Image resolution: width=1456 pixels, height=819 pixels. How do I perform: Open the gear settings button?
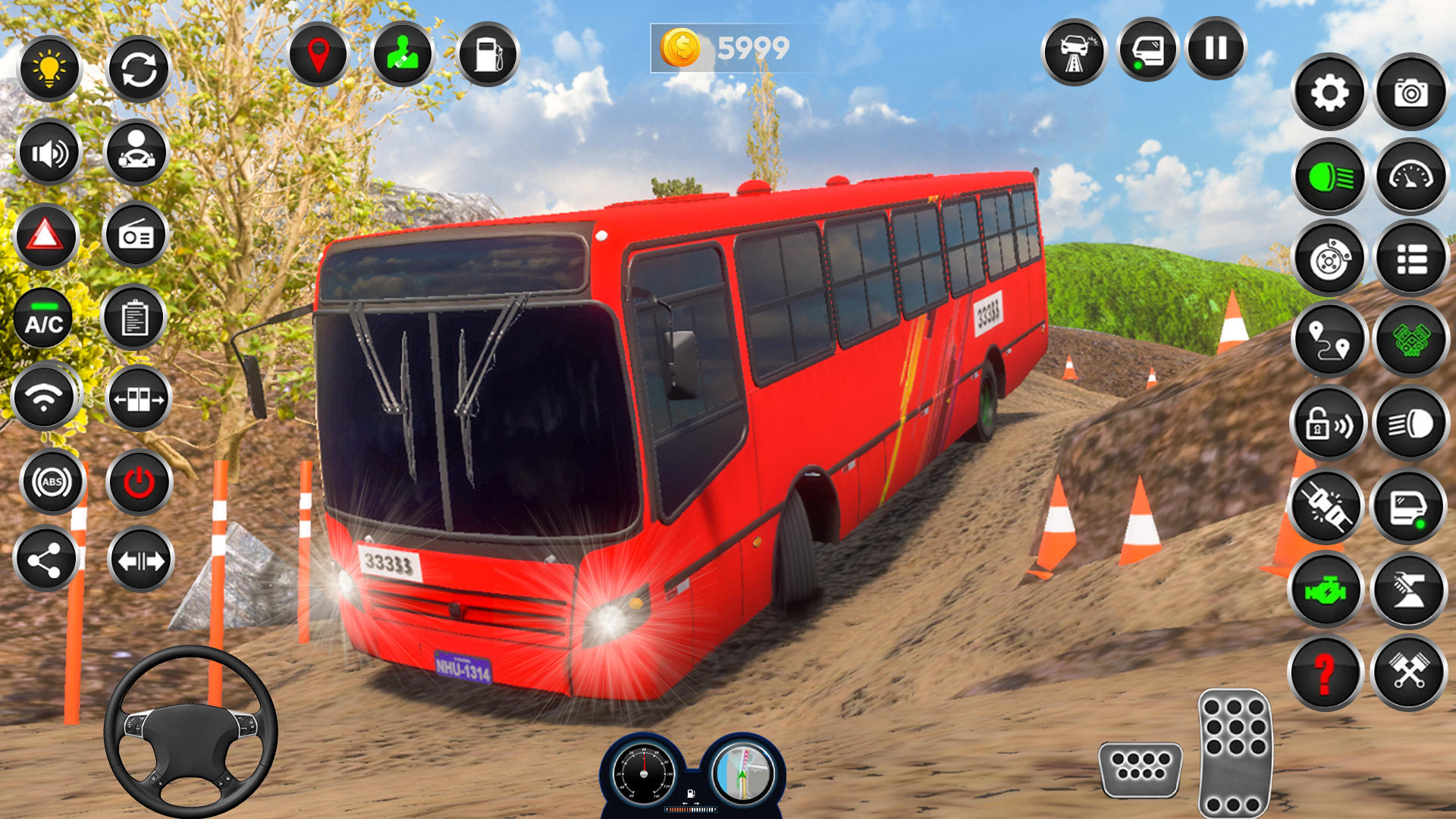click(x=1329, y=93)
